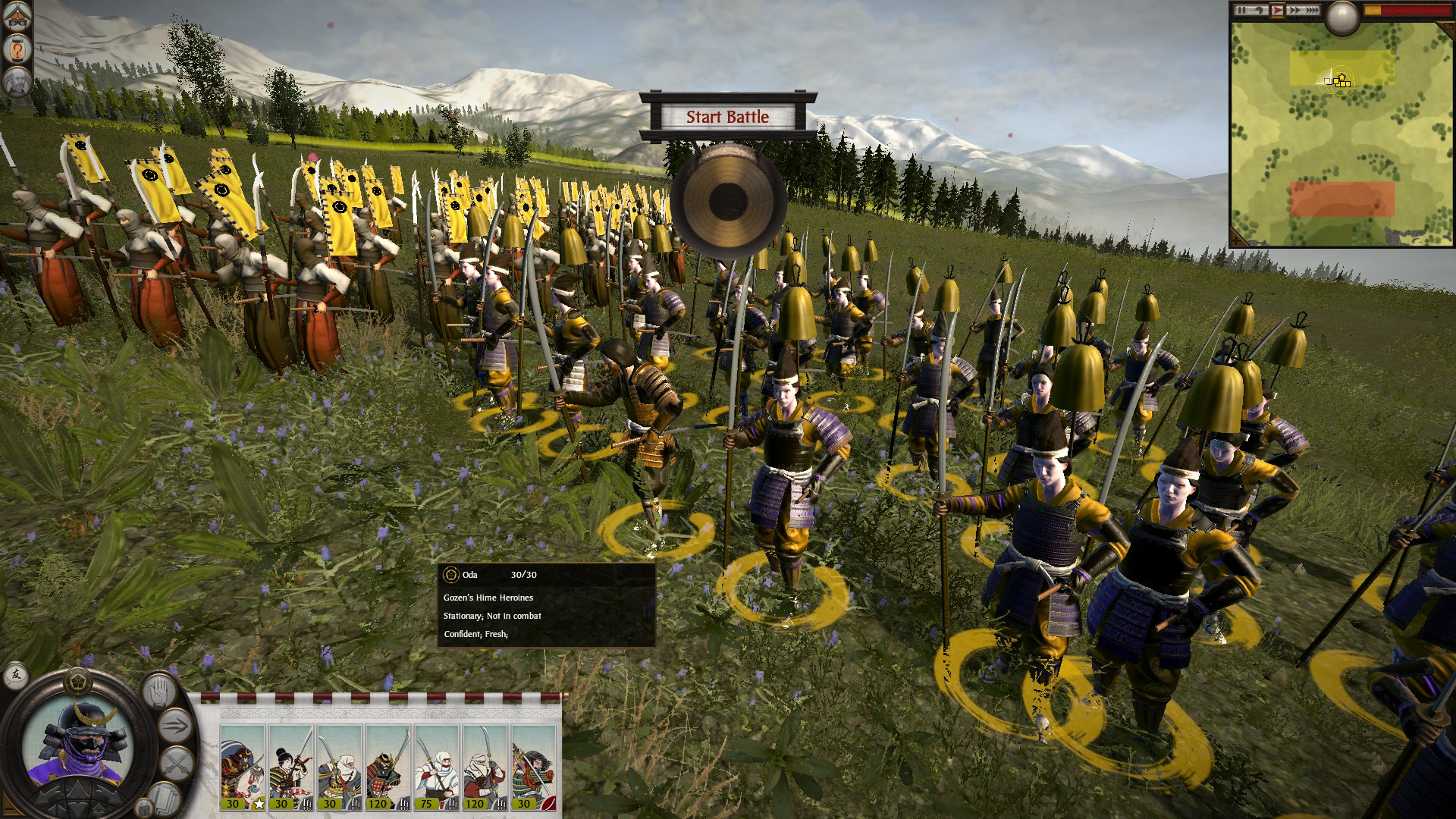1456x819 pixels.
Task: Click the Start Battle button
Action: point(727,117)
